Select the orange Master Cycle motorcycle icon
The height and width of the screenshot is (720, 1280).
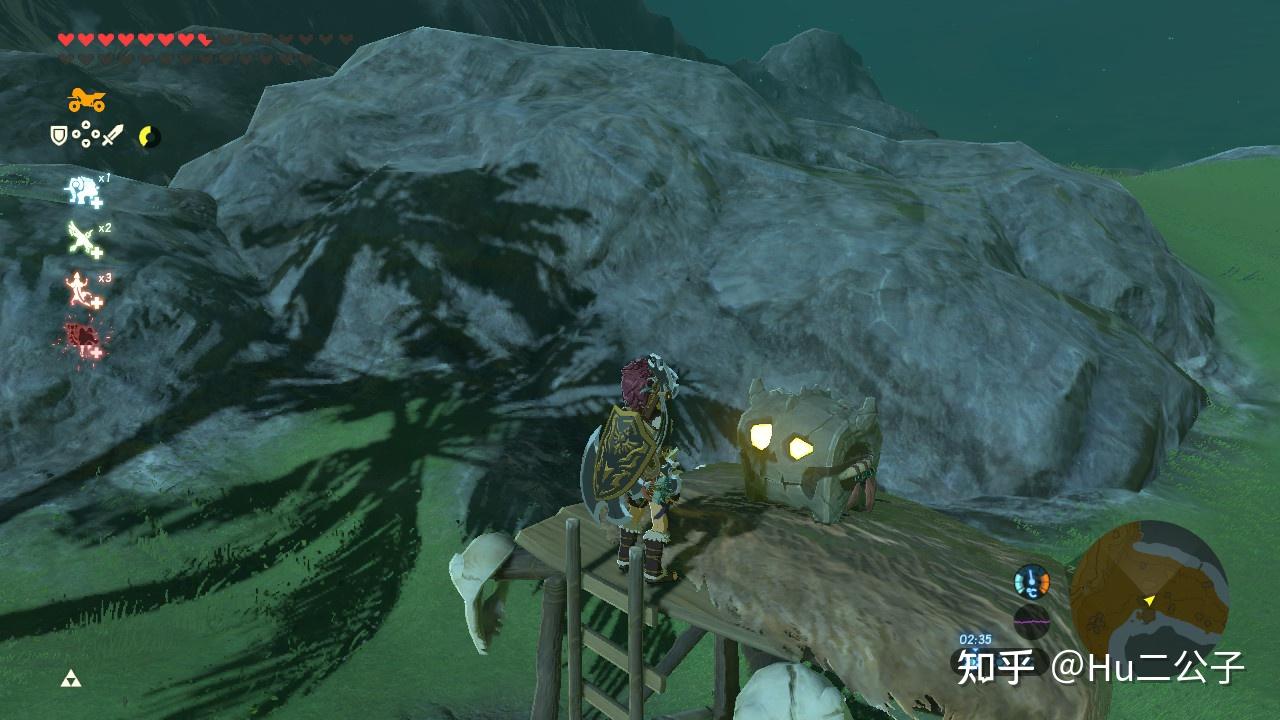click(86, 100)
